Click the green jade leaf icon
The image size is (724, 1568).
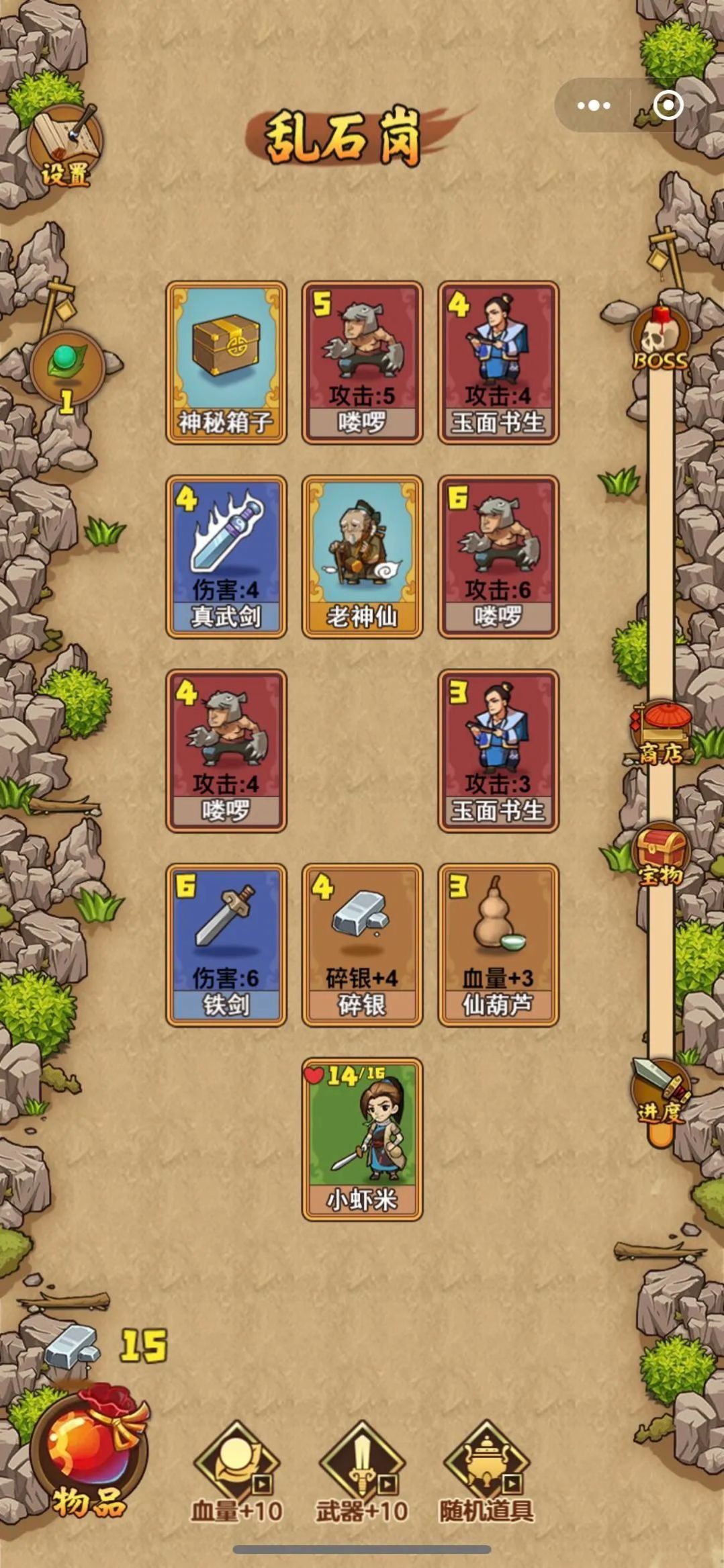pos(66,367)
